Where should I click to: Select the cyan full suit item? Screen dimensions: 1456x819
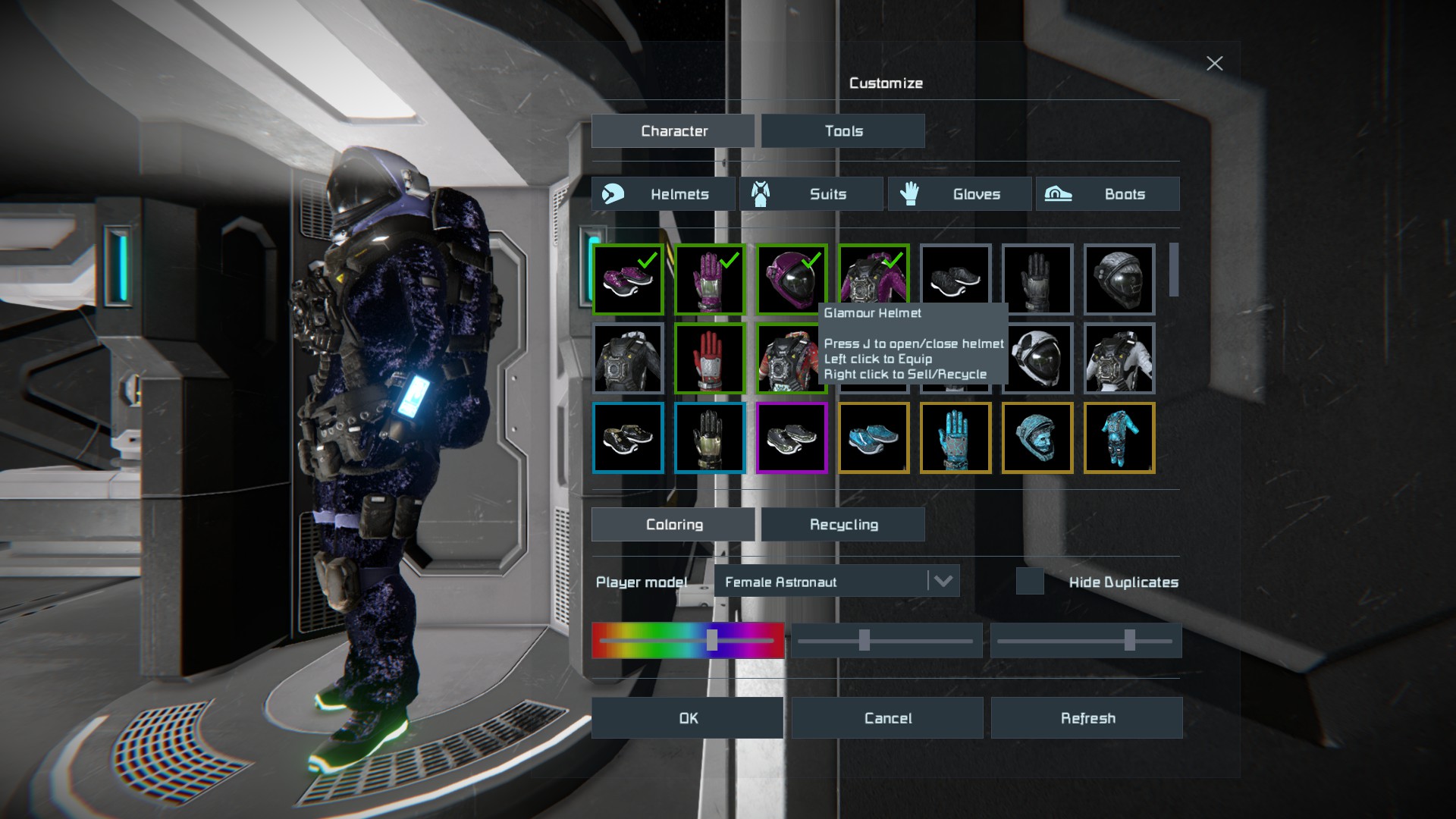[x=1119, y=438]
